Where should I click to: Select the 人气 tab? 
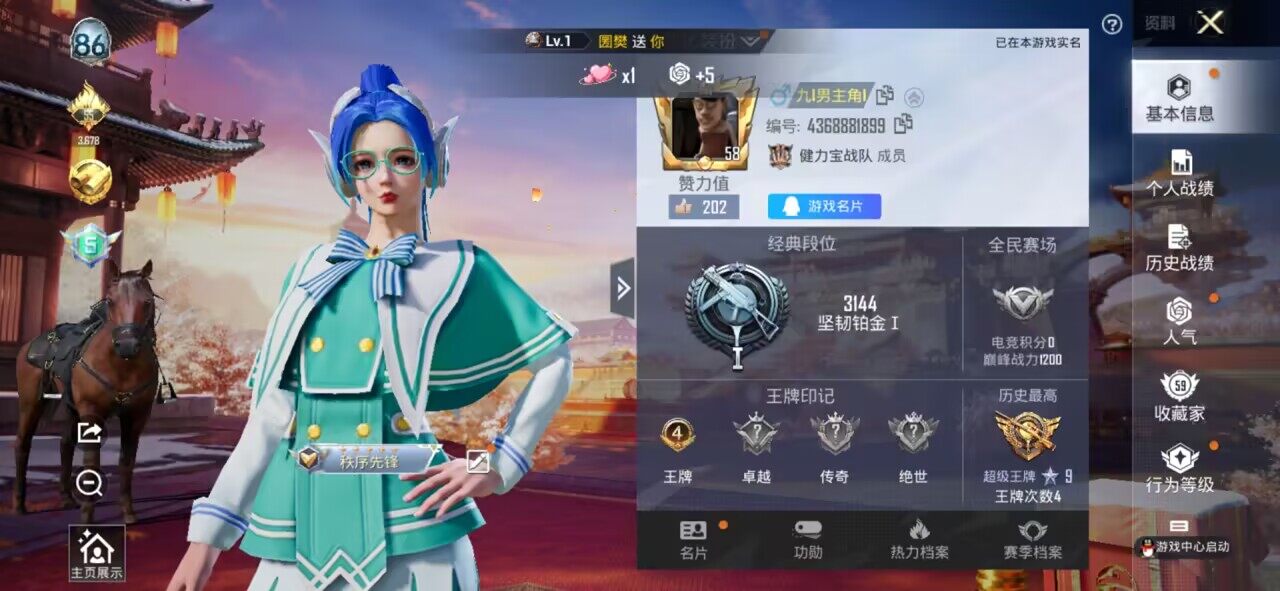coord(1180,322)
